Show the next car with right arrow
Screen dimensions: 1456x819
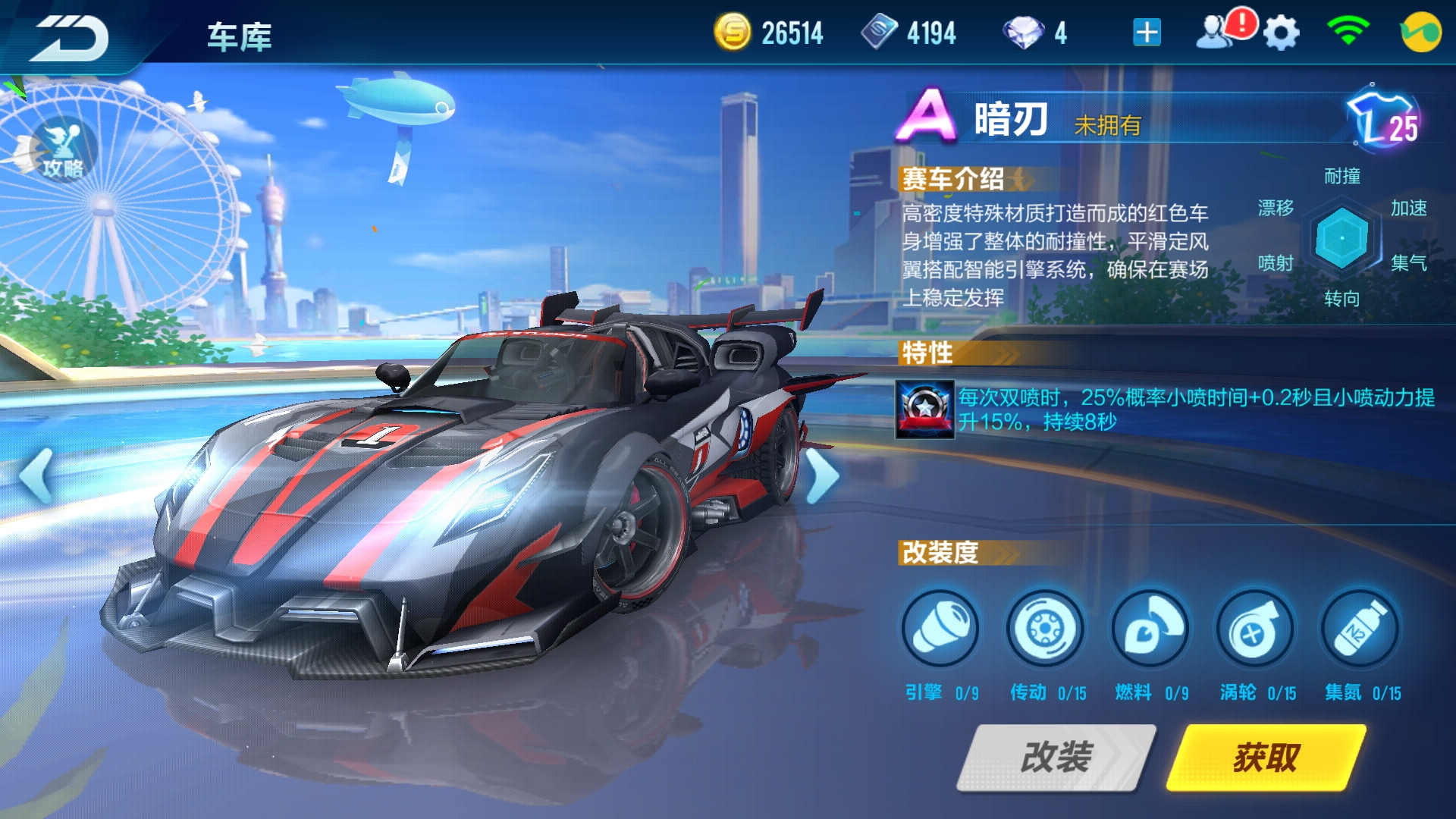click(x=821, y=476)
